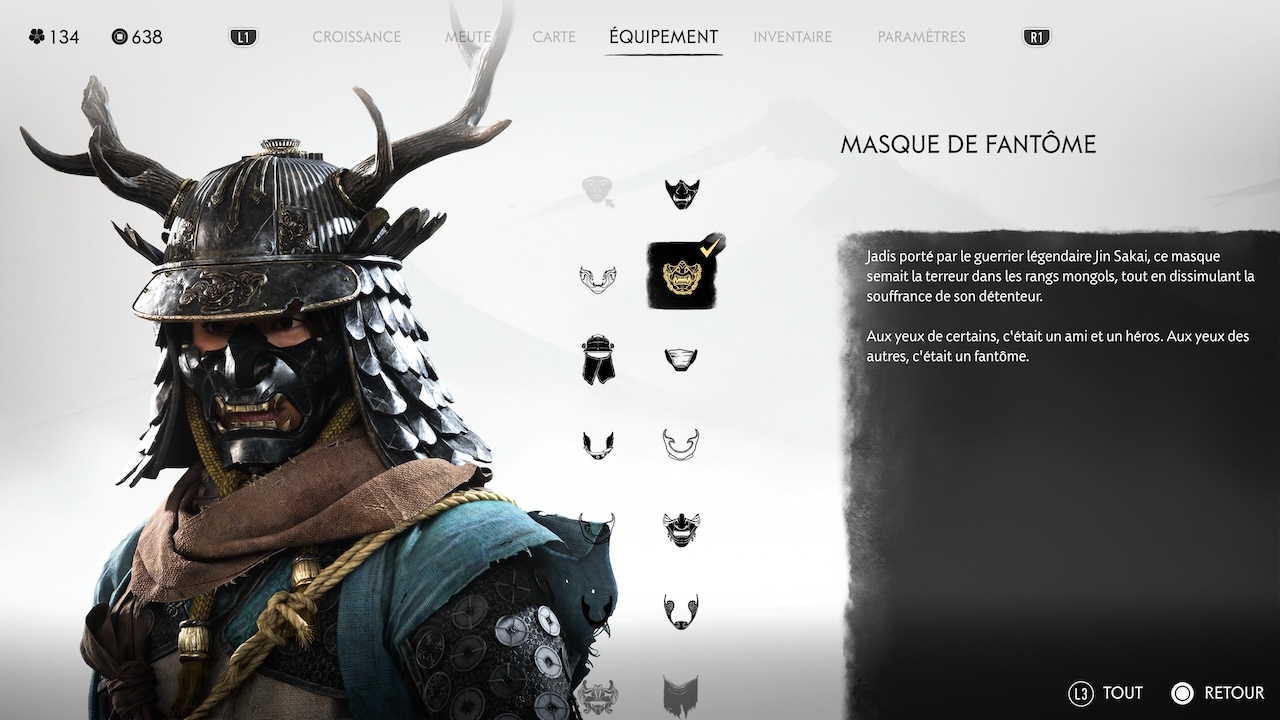Viewport: 1280px width, 720px height.
Task: Choose the black fanged half-mask at top
Action: (x=682, y=192)
